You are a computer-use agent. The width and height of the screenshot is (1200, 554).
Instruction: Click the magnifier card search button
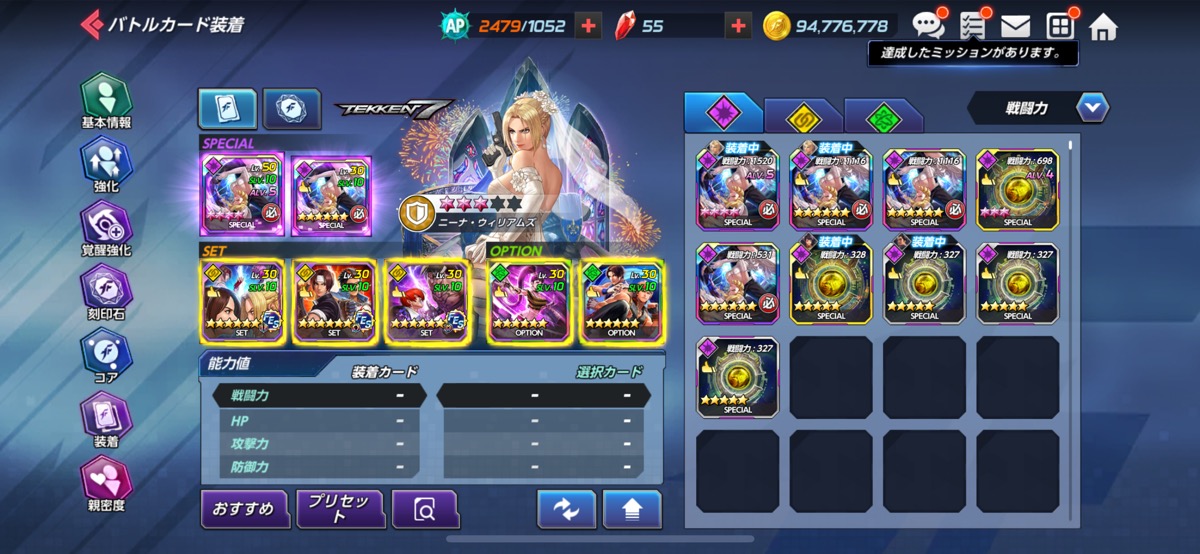click(425, 510)
